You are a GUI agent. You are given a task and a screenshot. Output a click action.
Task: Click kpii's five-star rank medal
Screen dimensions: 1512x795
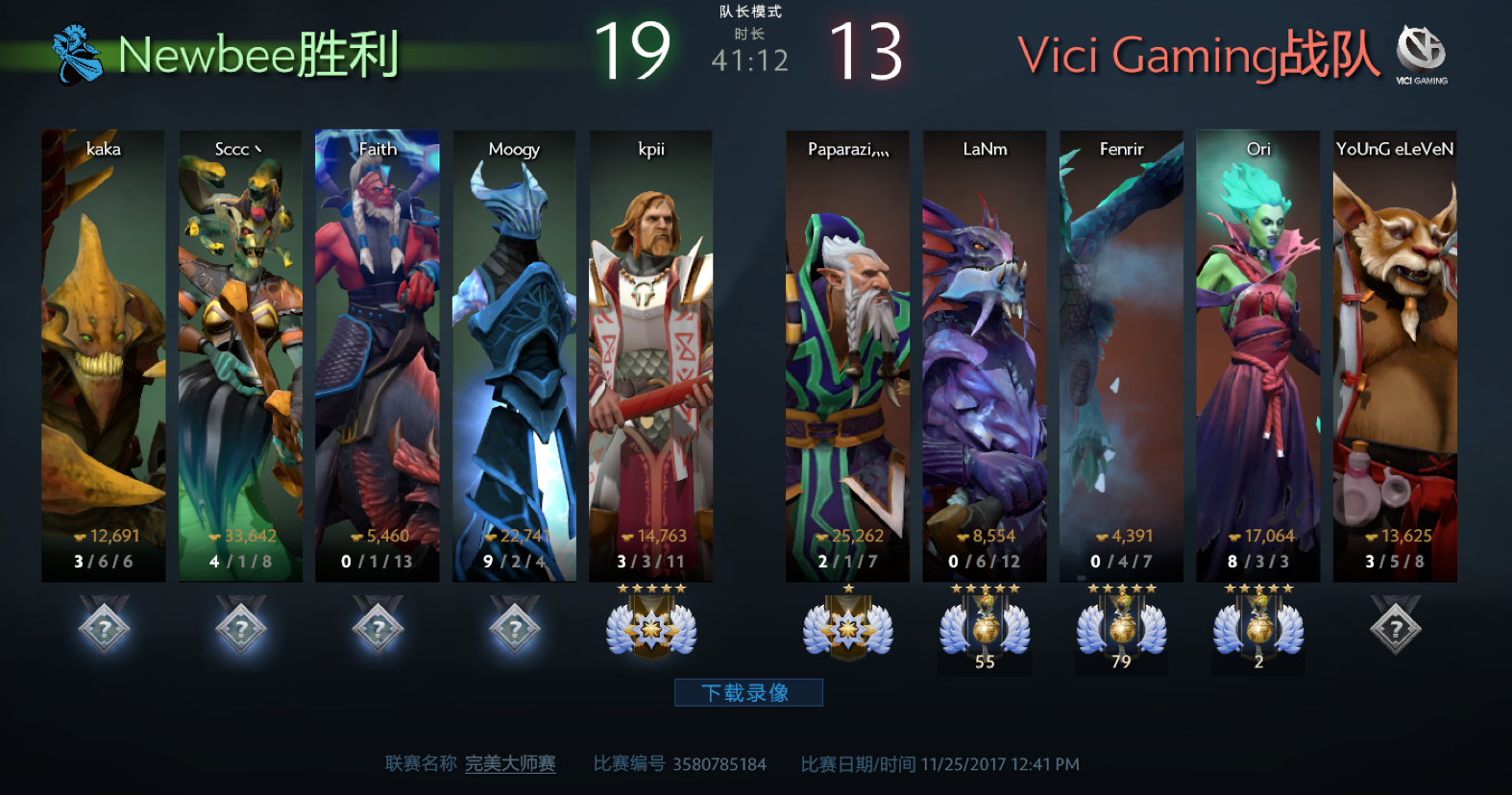point(651,627)
